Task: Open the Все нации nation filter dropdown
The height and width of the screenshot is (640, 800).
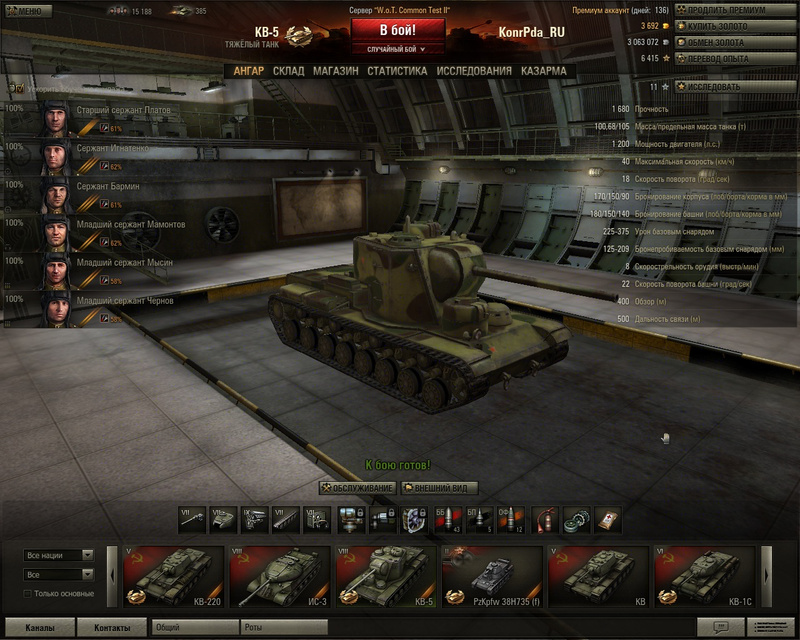Action: (59, 555)
